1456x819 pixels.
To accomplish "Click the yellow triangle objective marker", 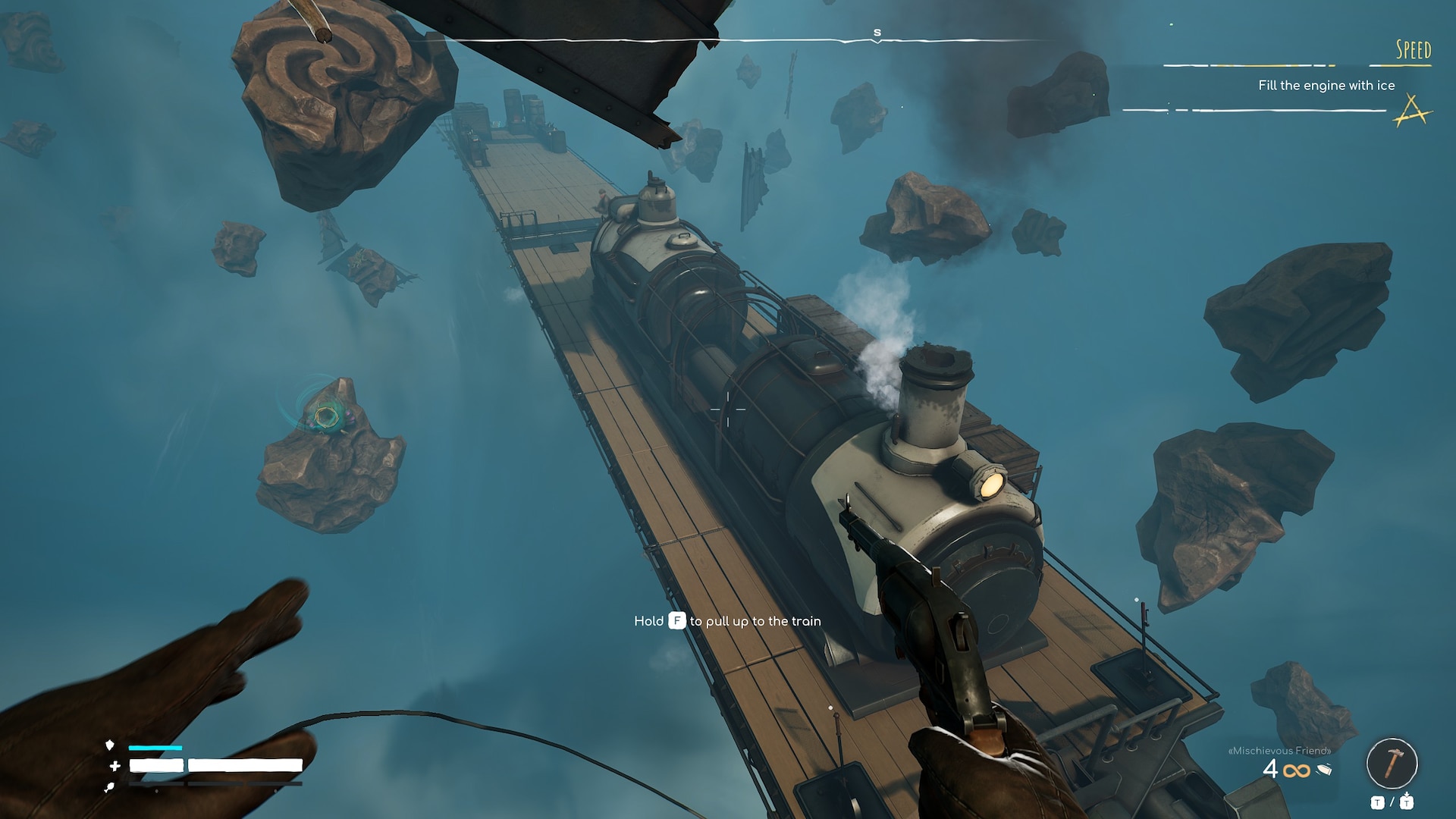I will click(1412, 111).
